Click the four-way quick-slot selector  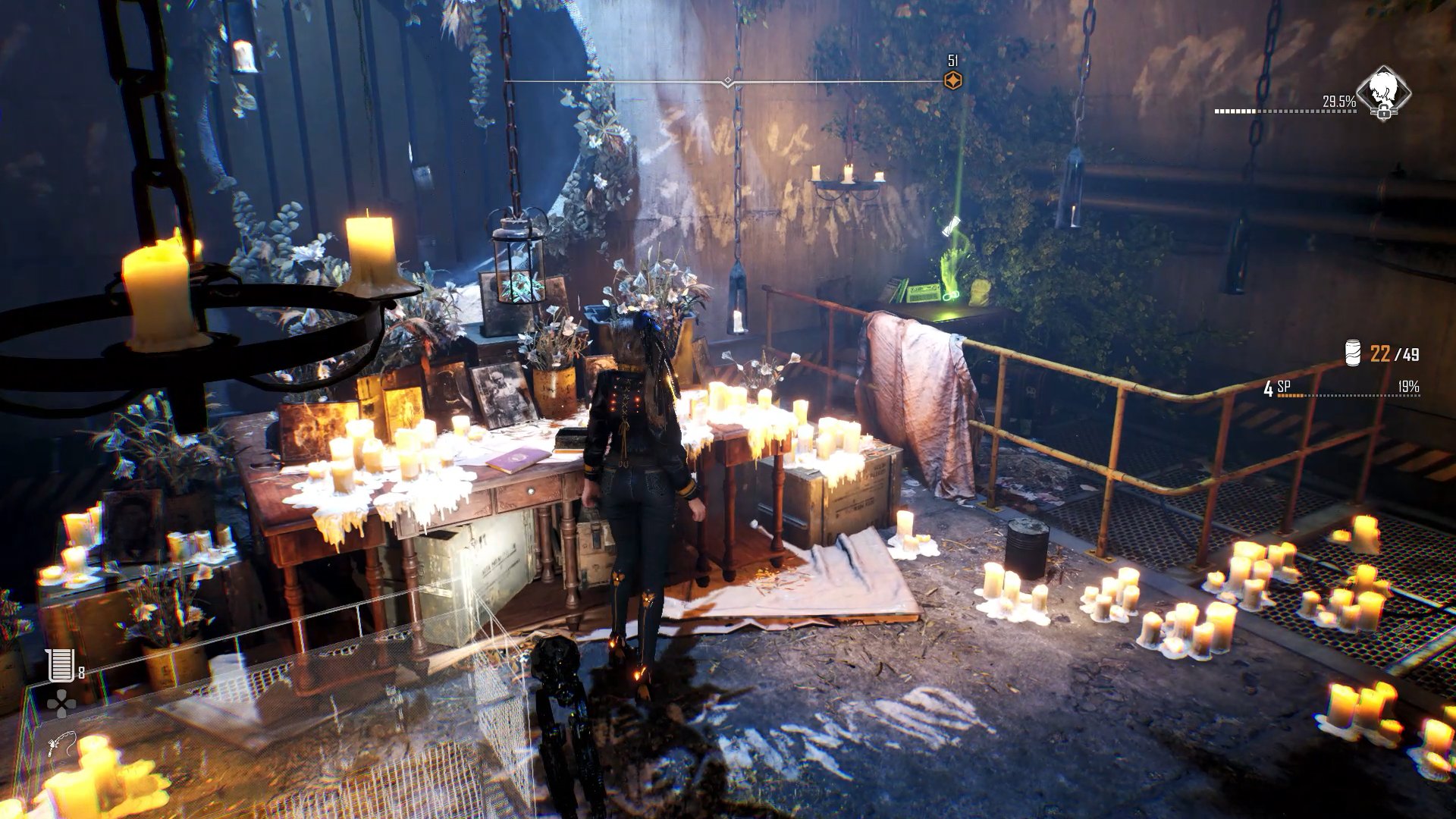(61, 704)
